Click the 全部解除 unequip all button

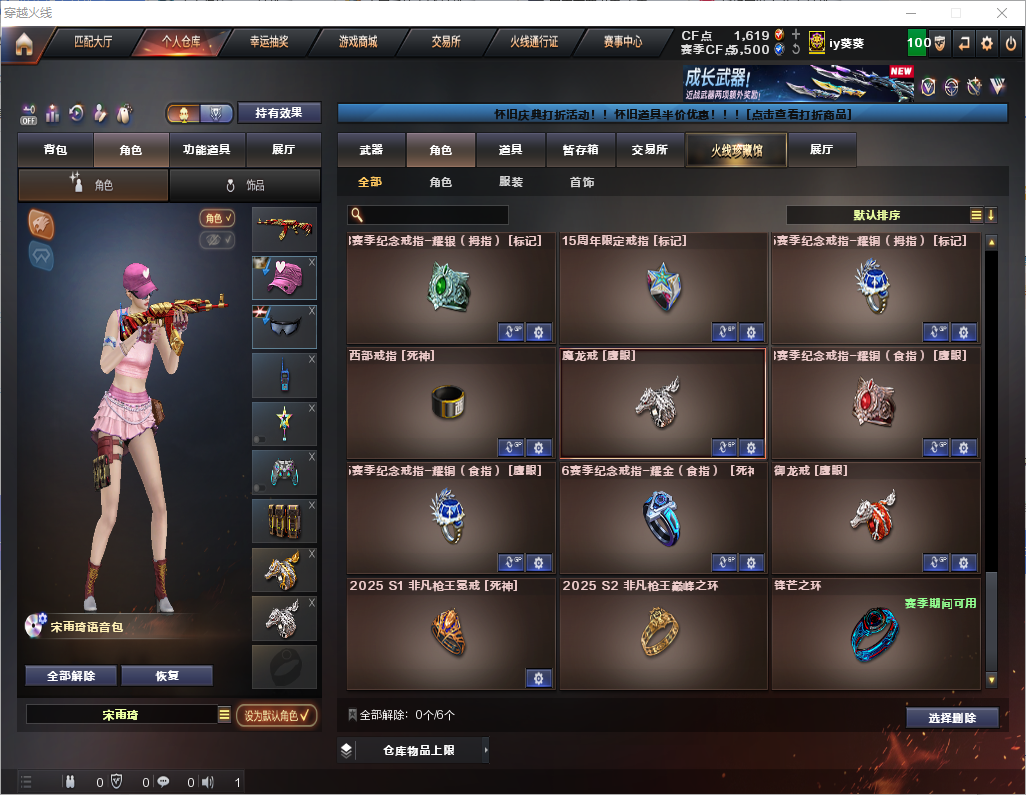(x=71, y=675)
